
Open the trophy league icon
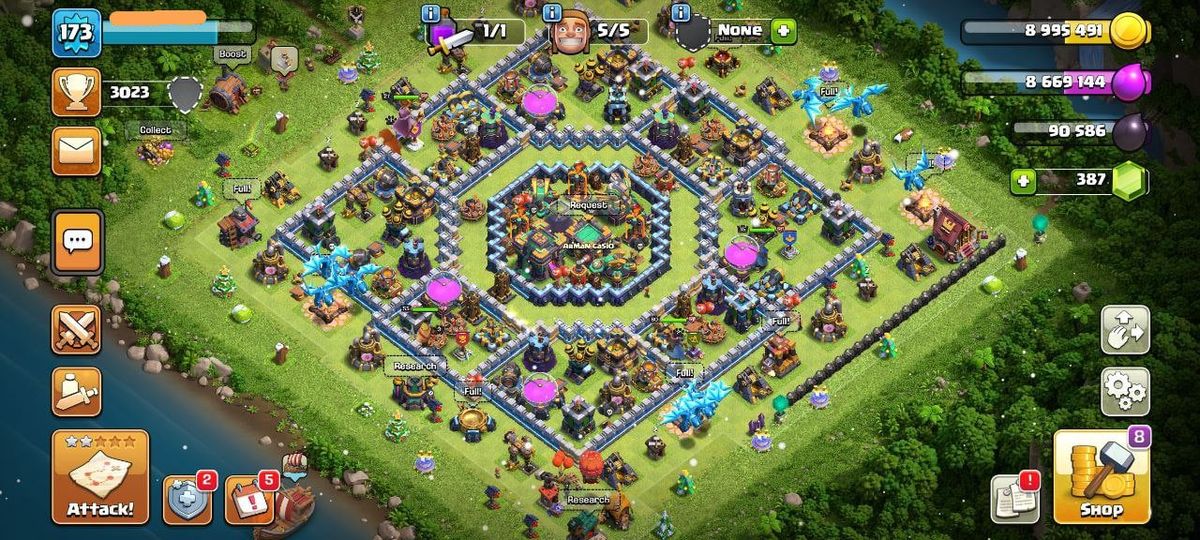click(77, 92)
